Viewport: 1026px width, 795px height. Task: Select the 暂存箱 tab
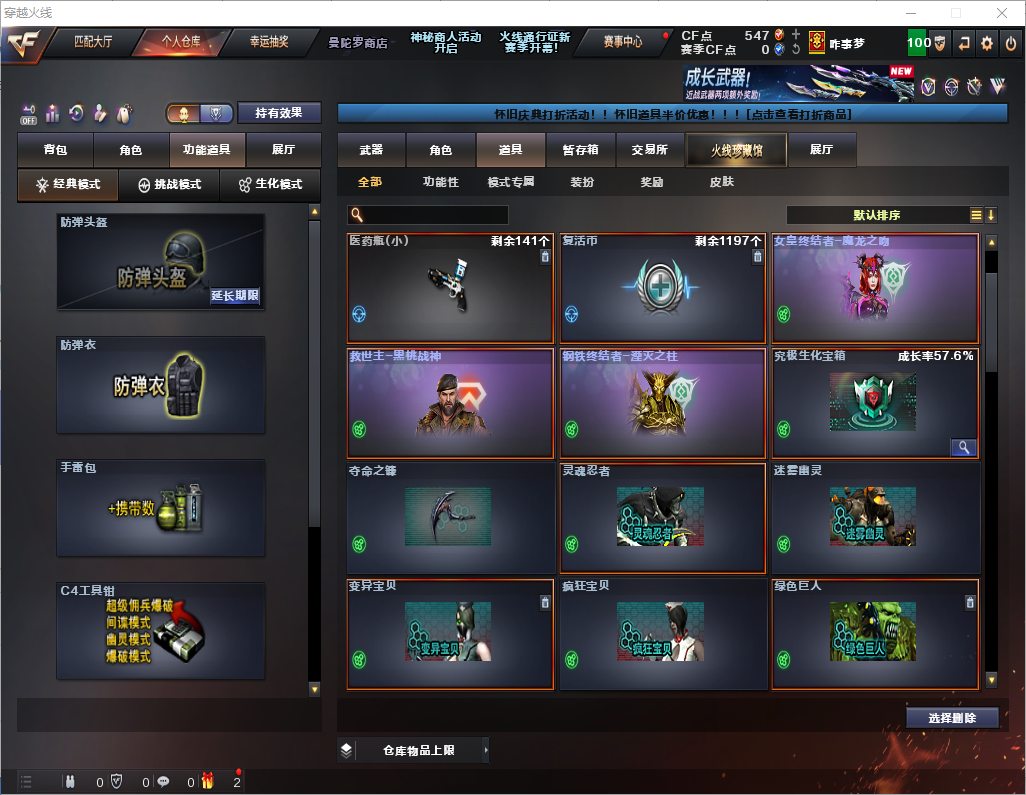pyautogui.click(x=580, y=150)
